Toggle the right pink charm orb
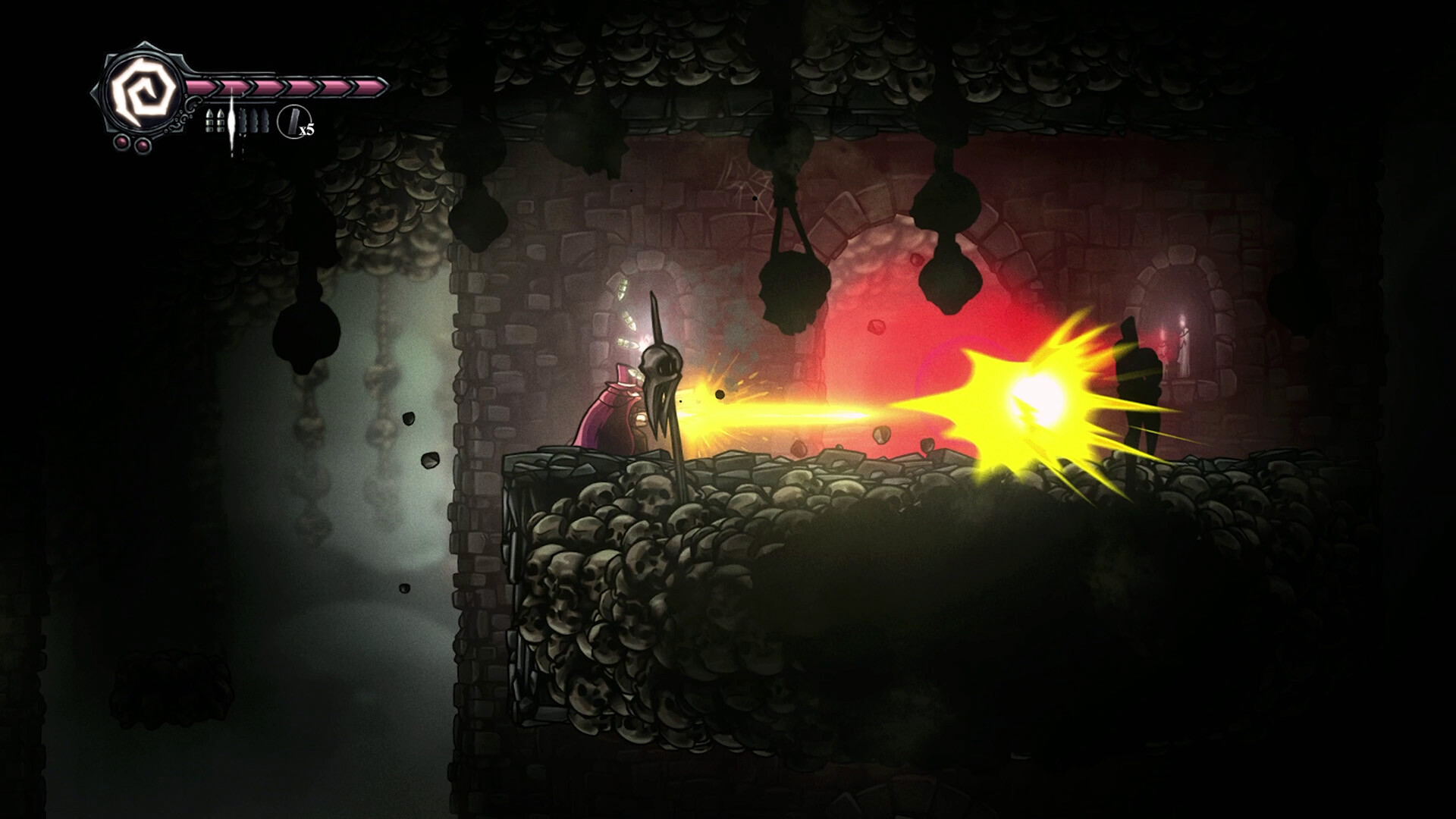The height and width of the screenshot is (819, 1456). 142,146
